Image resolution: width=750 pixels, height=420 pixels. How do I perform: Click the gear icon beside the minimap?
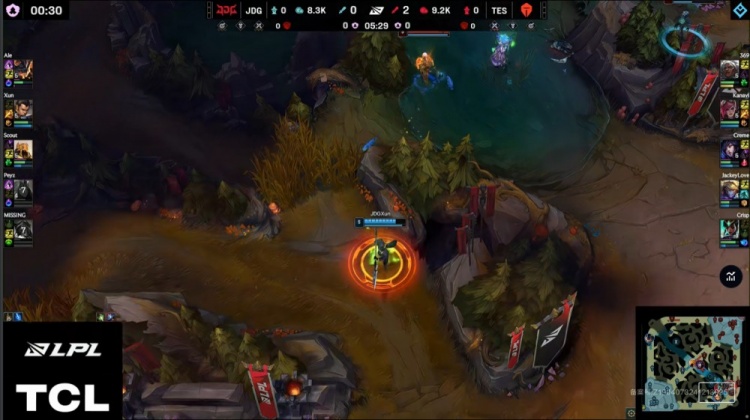click(x=631, y=410)
